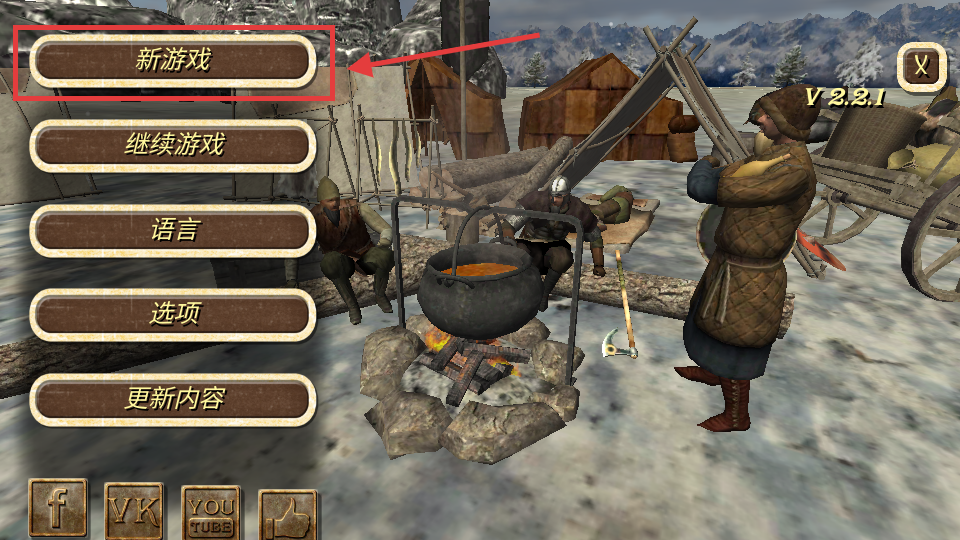The width and height of the screenshot is (960, 540).
Task: Show the 更新内容 update notes
Action: click(173, 399)
